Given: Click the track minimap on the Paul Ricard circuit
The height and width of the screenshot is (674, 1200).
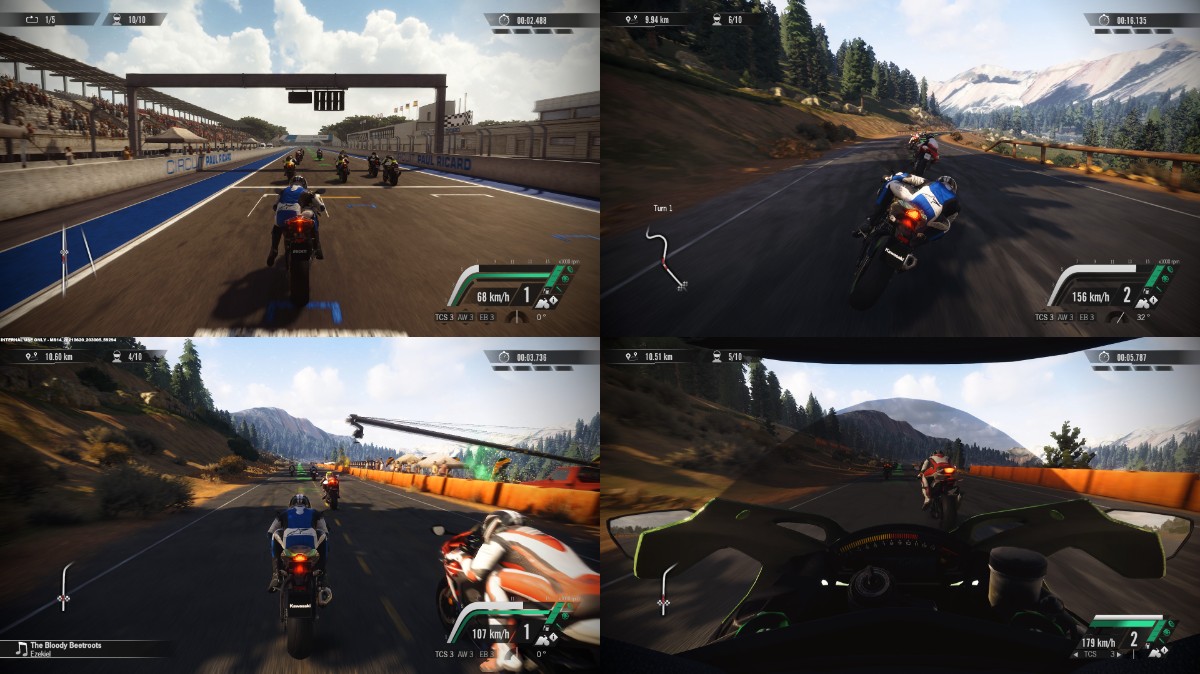Looking at the screenshot, I should tap(66, 259).
